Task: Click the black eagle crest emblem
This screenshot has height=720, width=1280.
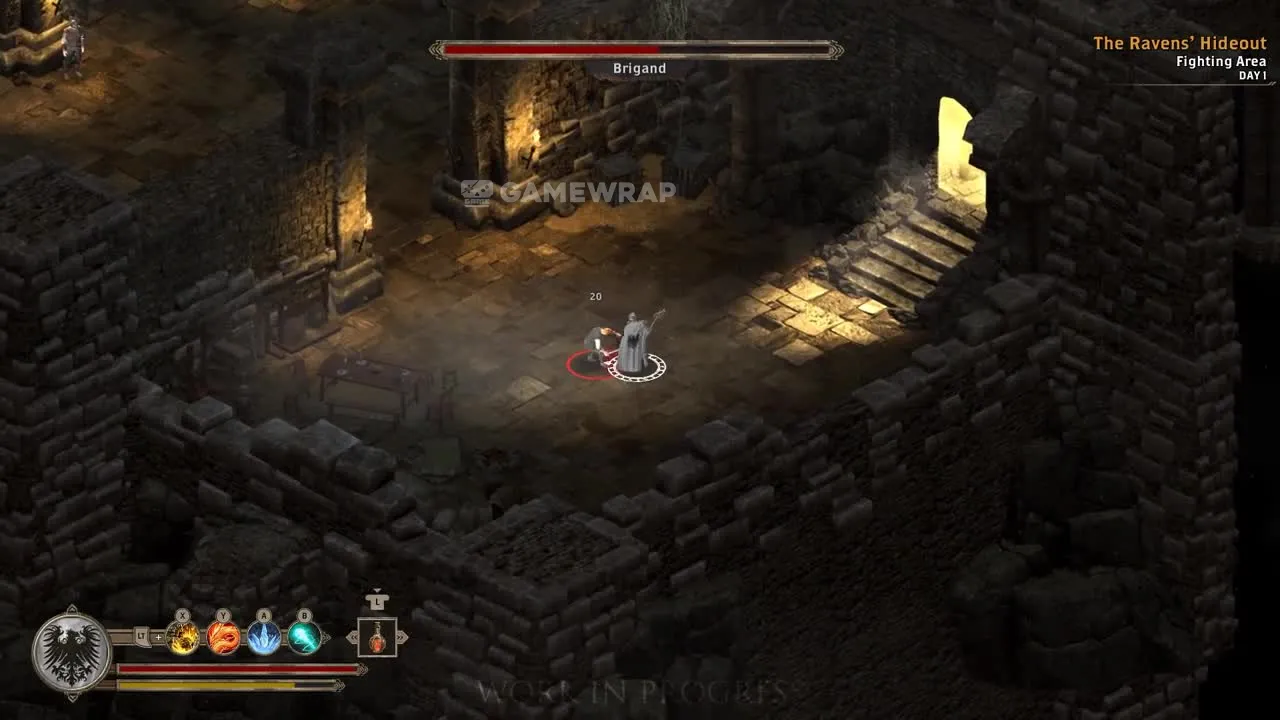Action: tap(71, 651)
